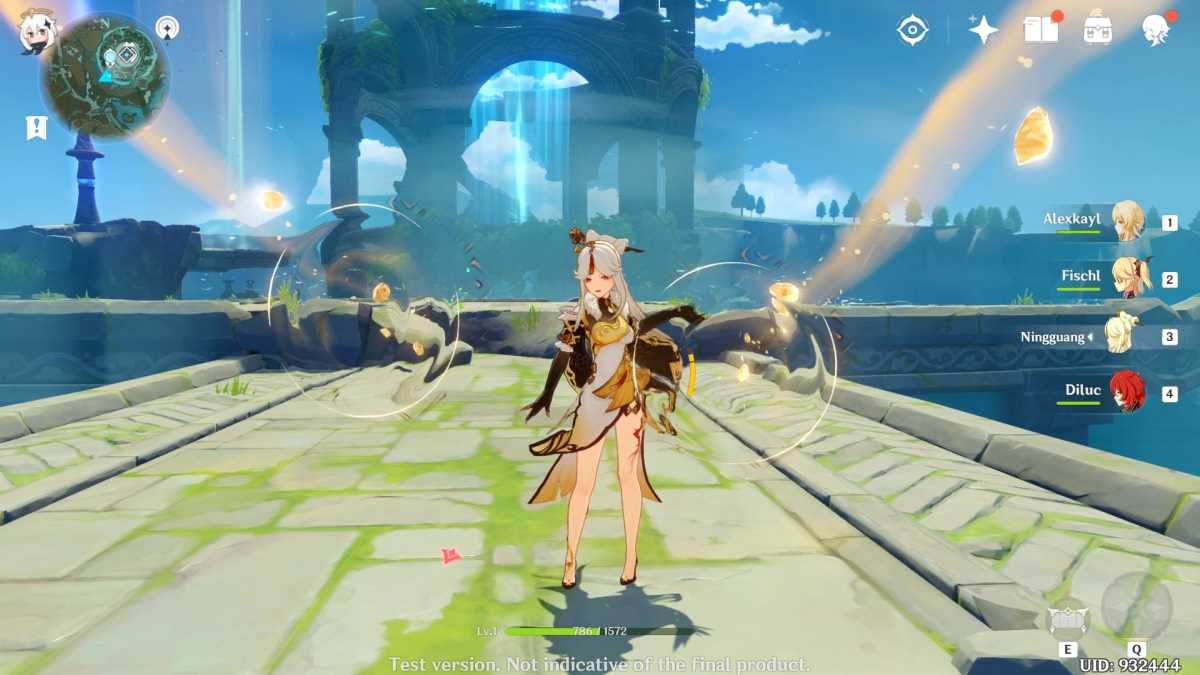Open the Paimon menu

[x=38, y=32]
